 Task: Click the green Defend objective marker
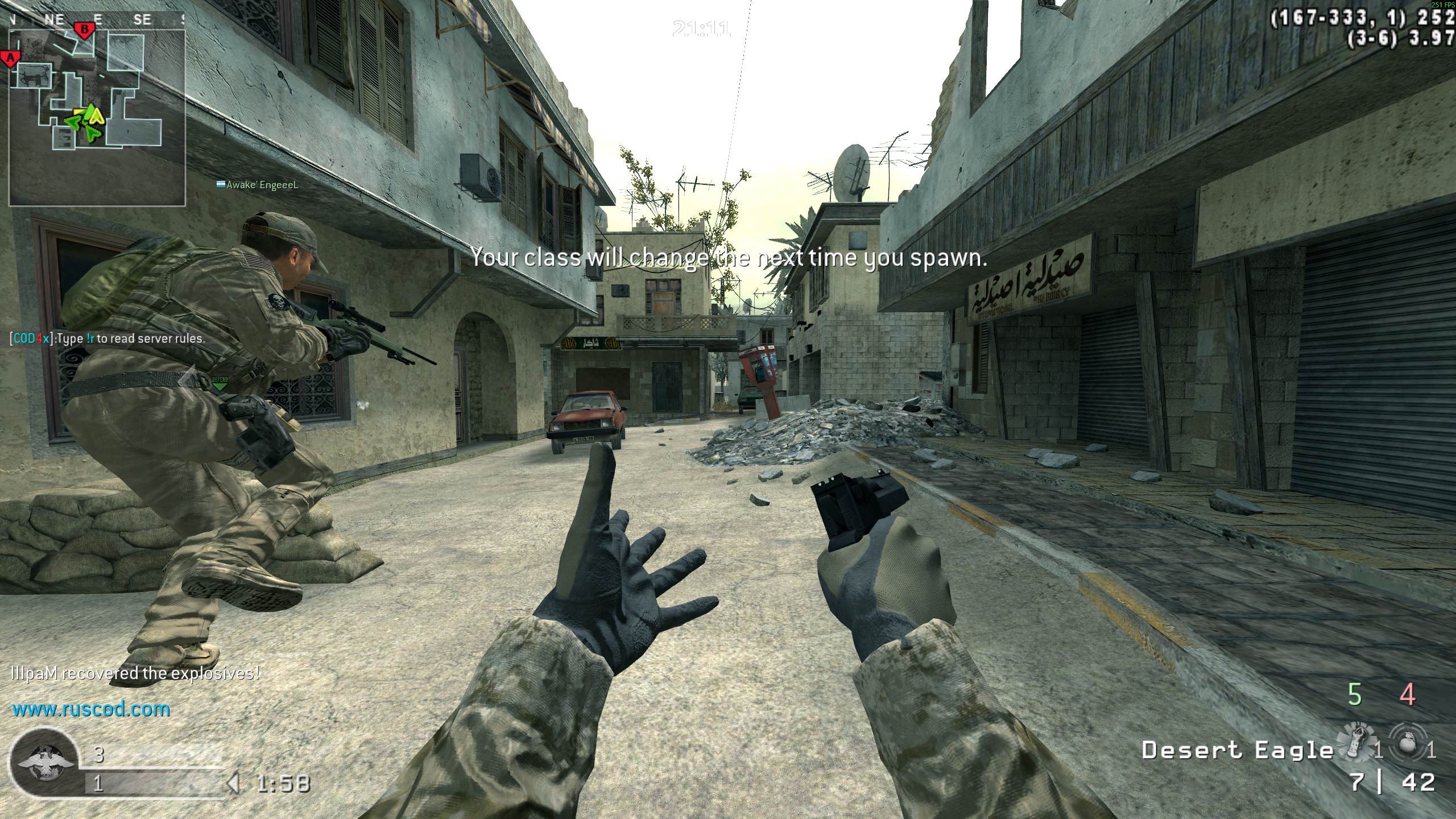tap(220, 382)
